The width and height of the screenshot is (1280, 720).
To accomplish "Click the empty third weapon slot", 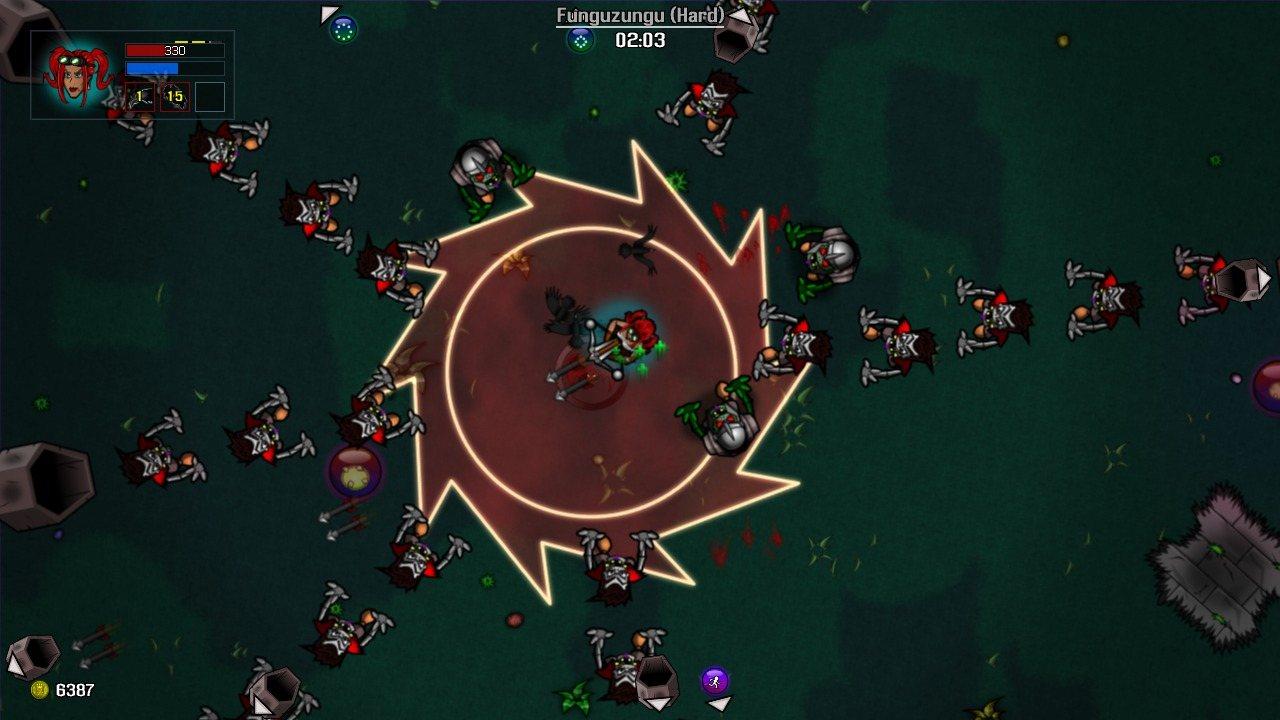I will [211, 97].
